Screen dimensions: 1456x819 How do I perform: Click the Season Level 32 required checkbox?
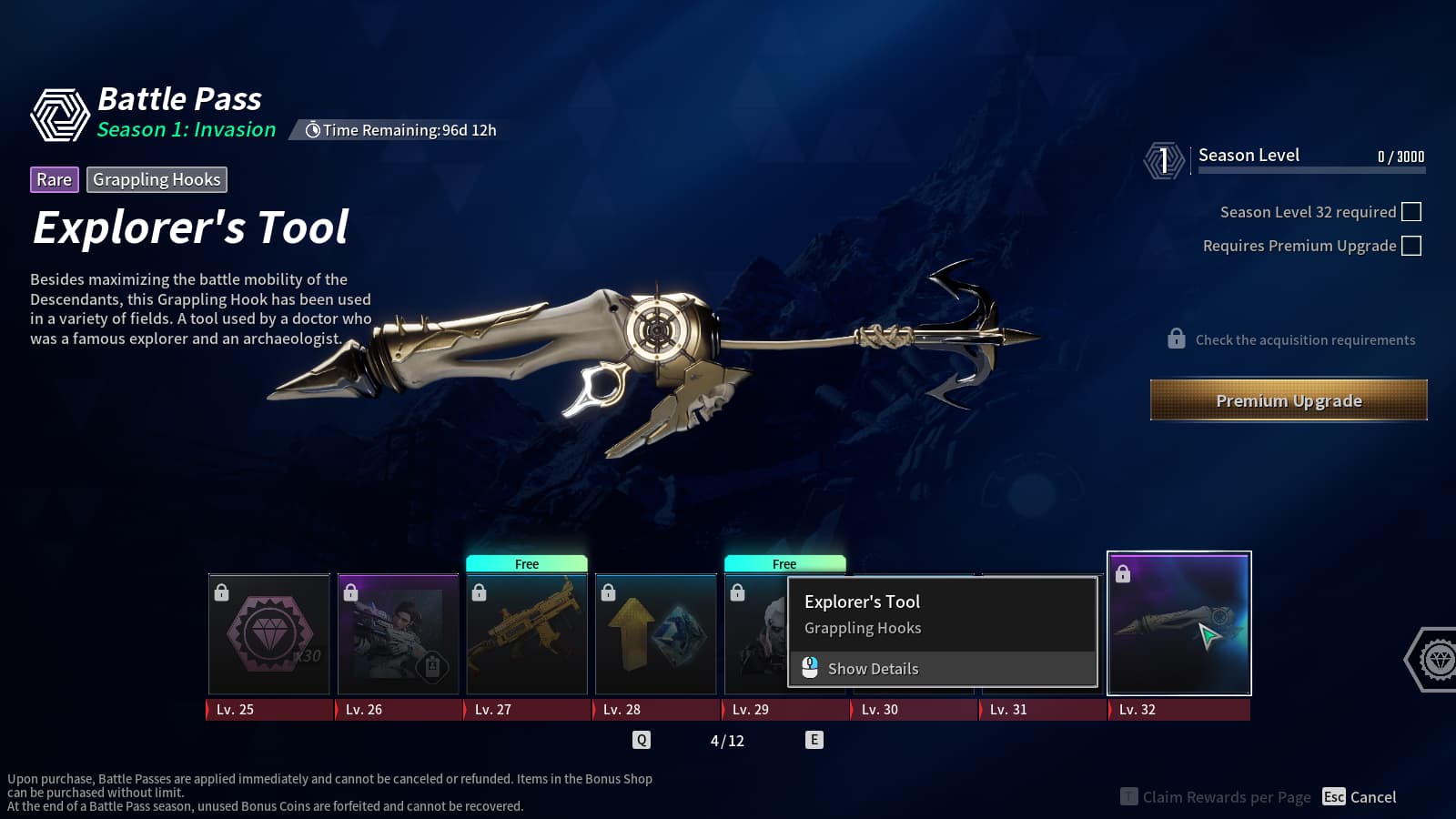tap(1411, 212)
